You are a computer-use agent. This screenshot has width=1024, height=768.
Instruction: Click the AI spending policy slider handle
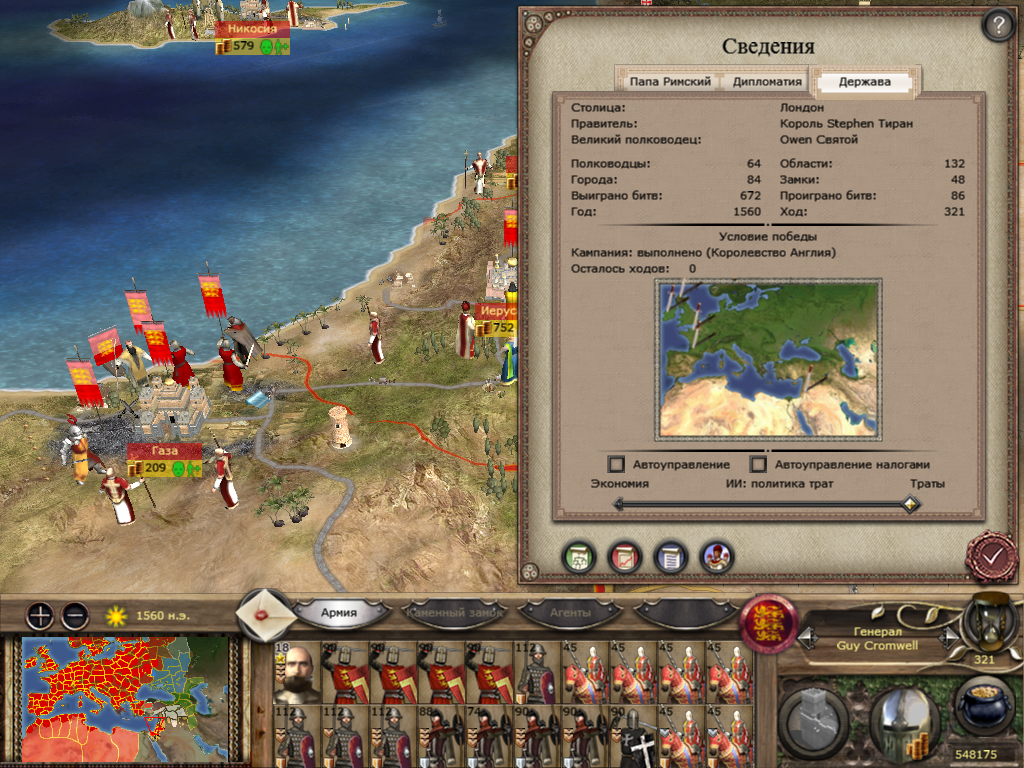909,505
